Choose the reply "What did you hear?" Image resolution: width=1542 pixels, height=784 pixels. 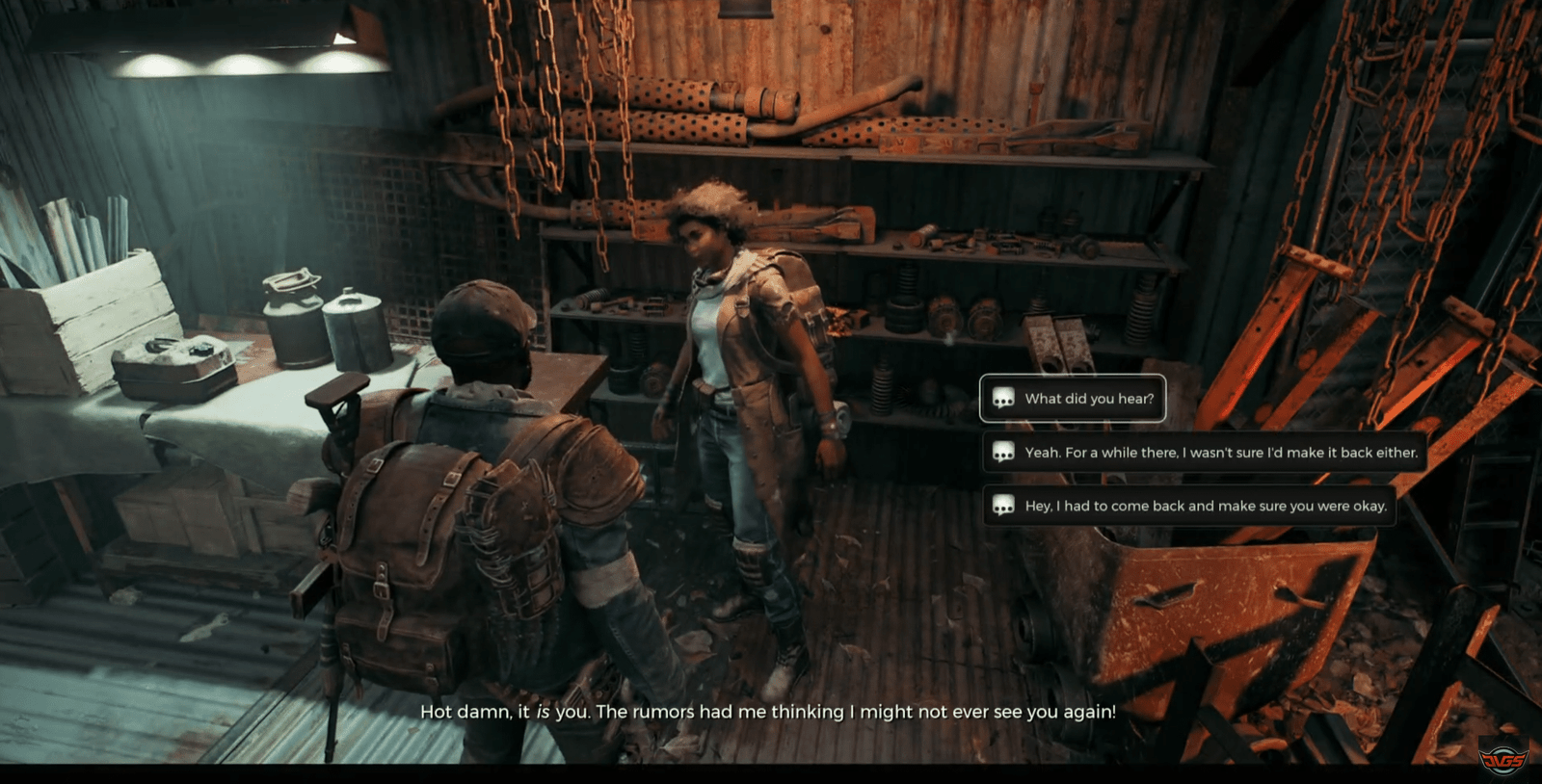(1073, 399)
